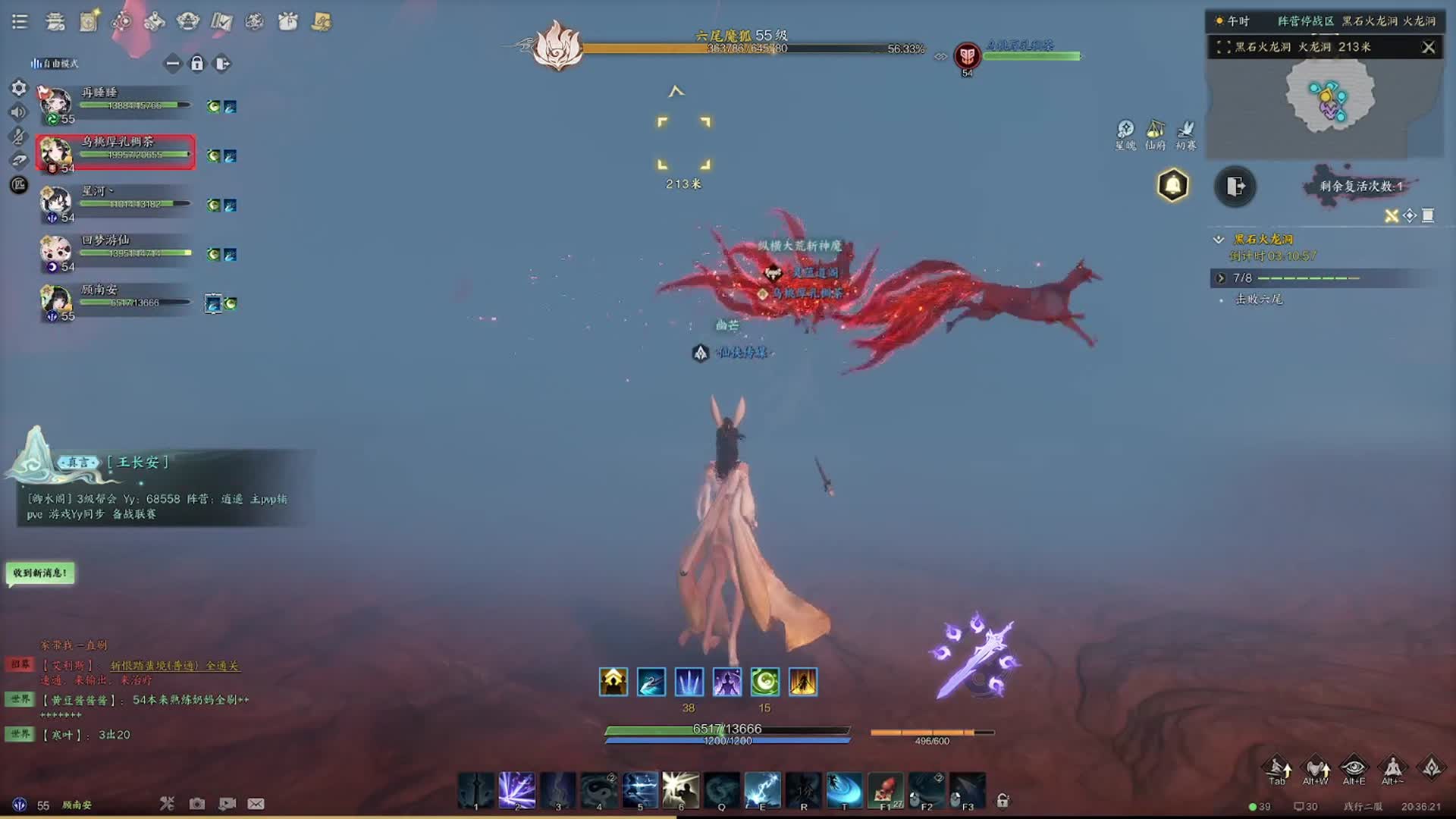Open team settings gear icon
Screen dimensions: 1456x819
[x=19, y=88]
